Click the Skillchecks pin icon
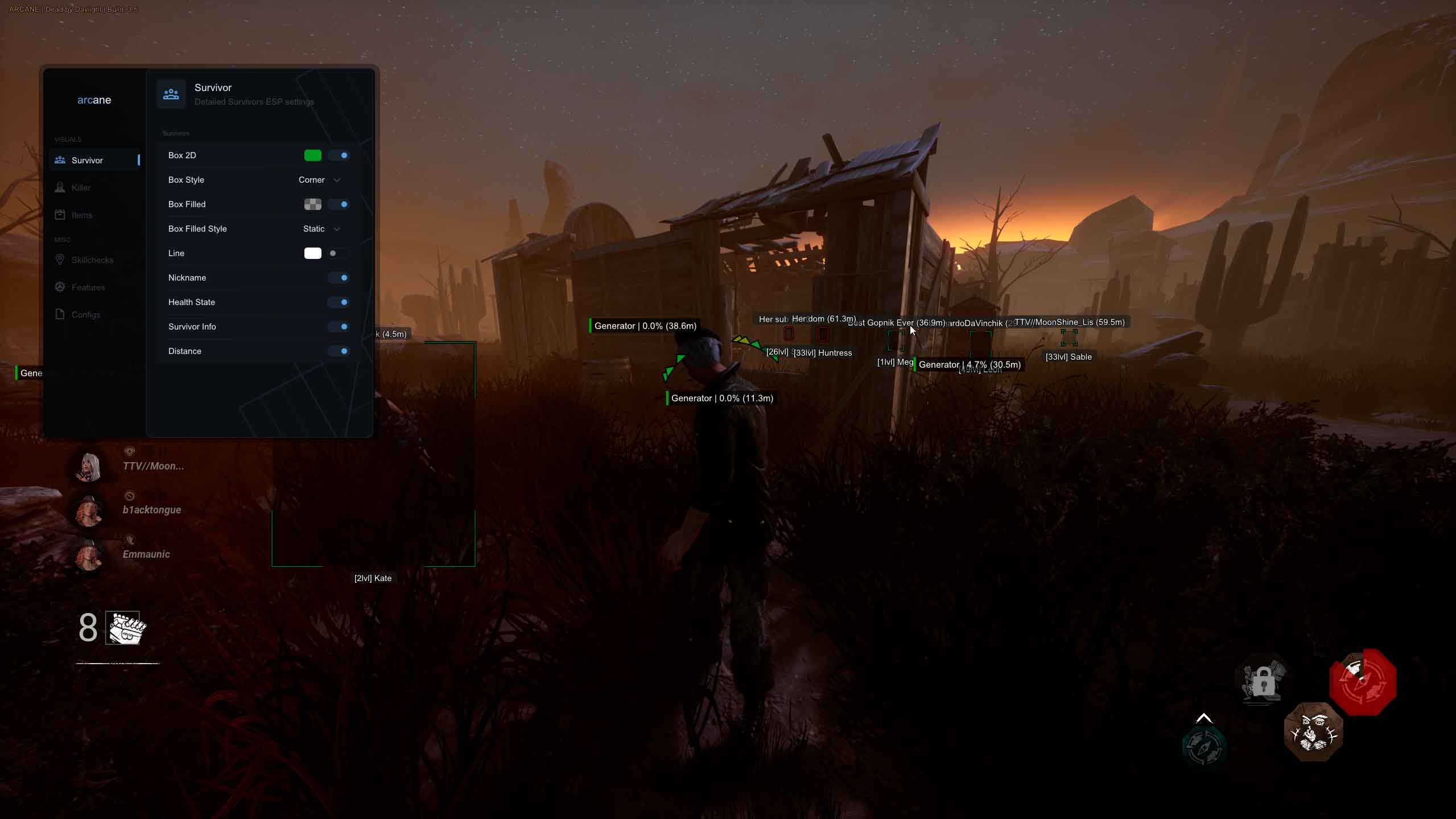This screenshot has height=819, width=1456. (60, 260)
